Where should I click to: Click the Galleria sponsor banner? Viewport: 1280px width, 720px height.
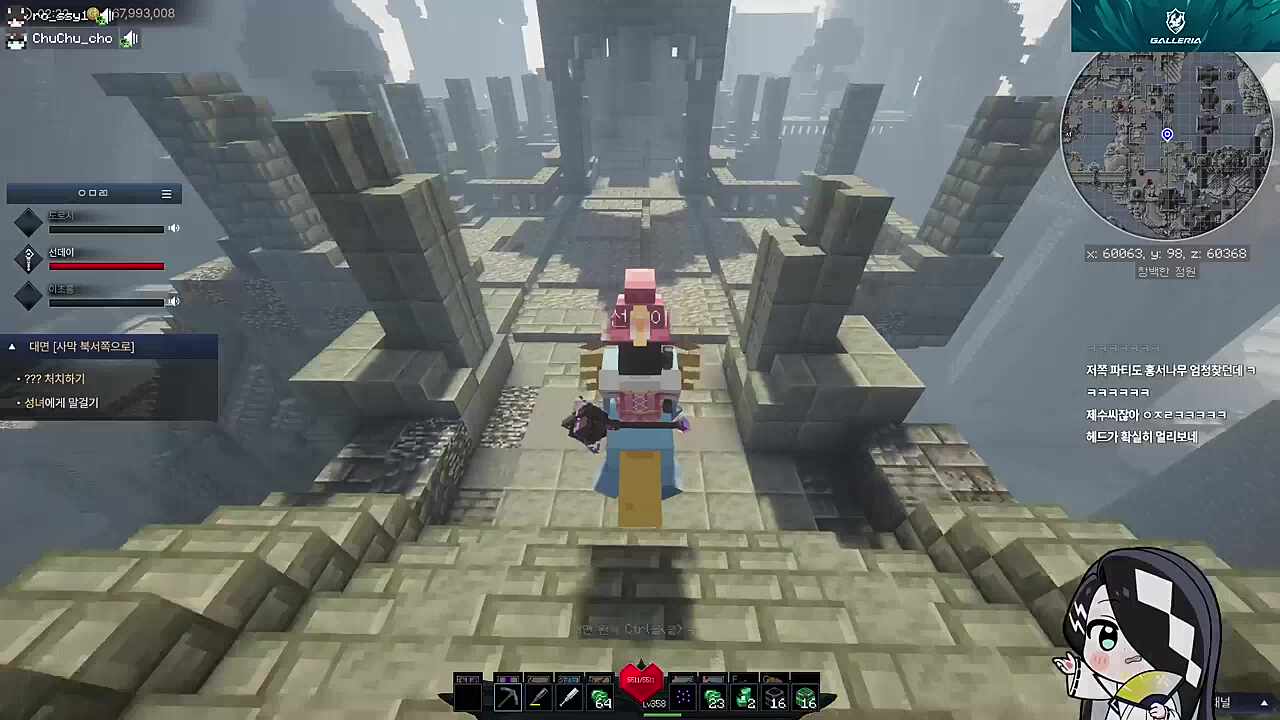[1175, 26]
